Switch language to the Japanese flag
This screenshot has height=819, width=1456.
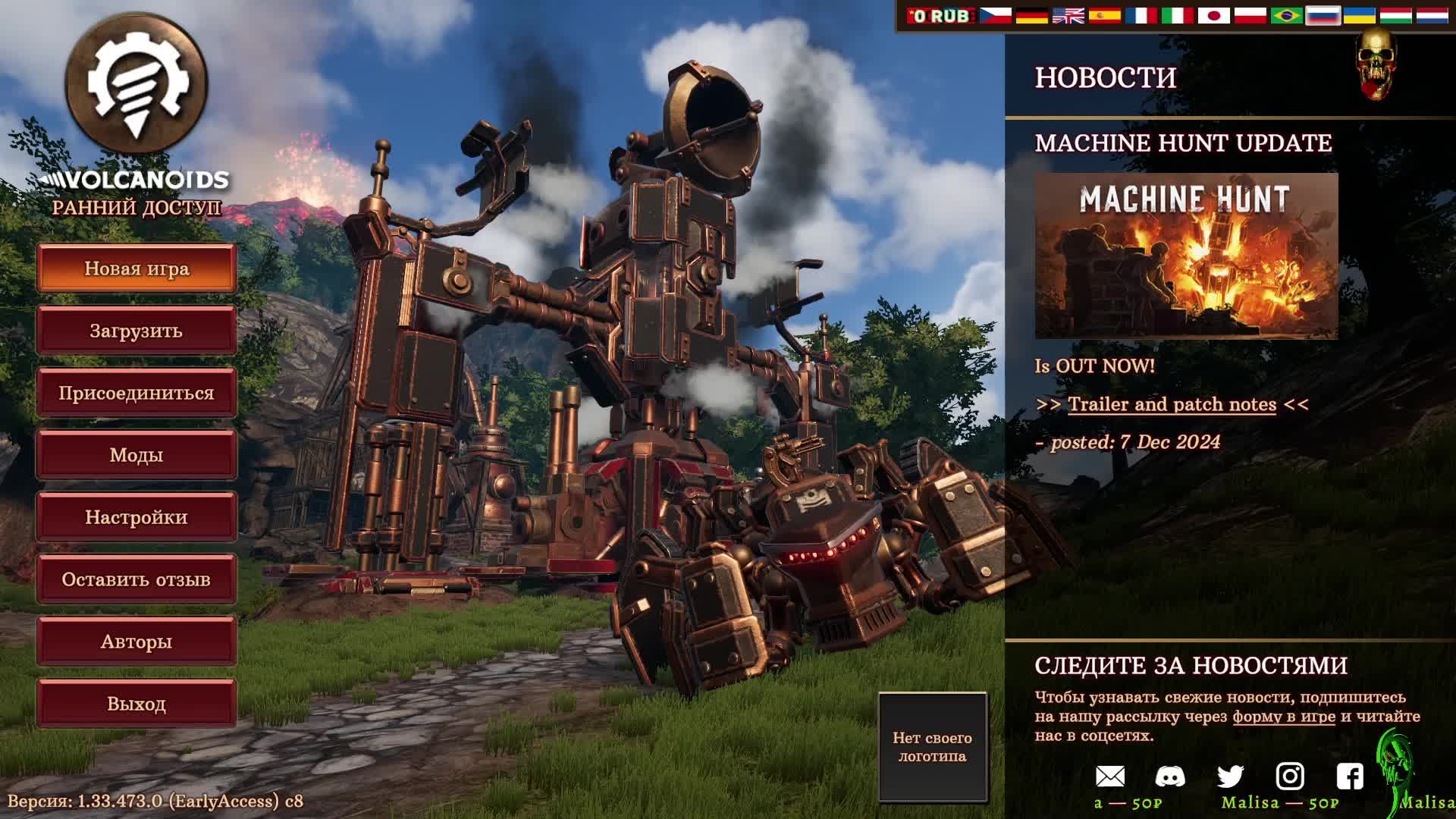pyautogui.click(x=1213, y=16)
